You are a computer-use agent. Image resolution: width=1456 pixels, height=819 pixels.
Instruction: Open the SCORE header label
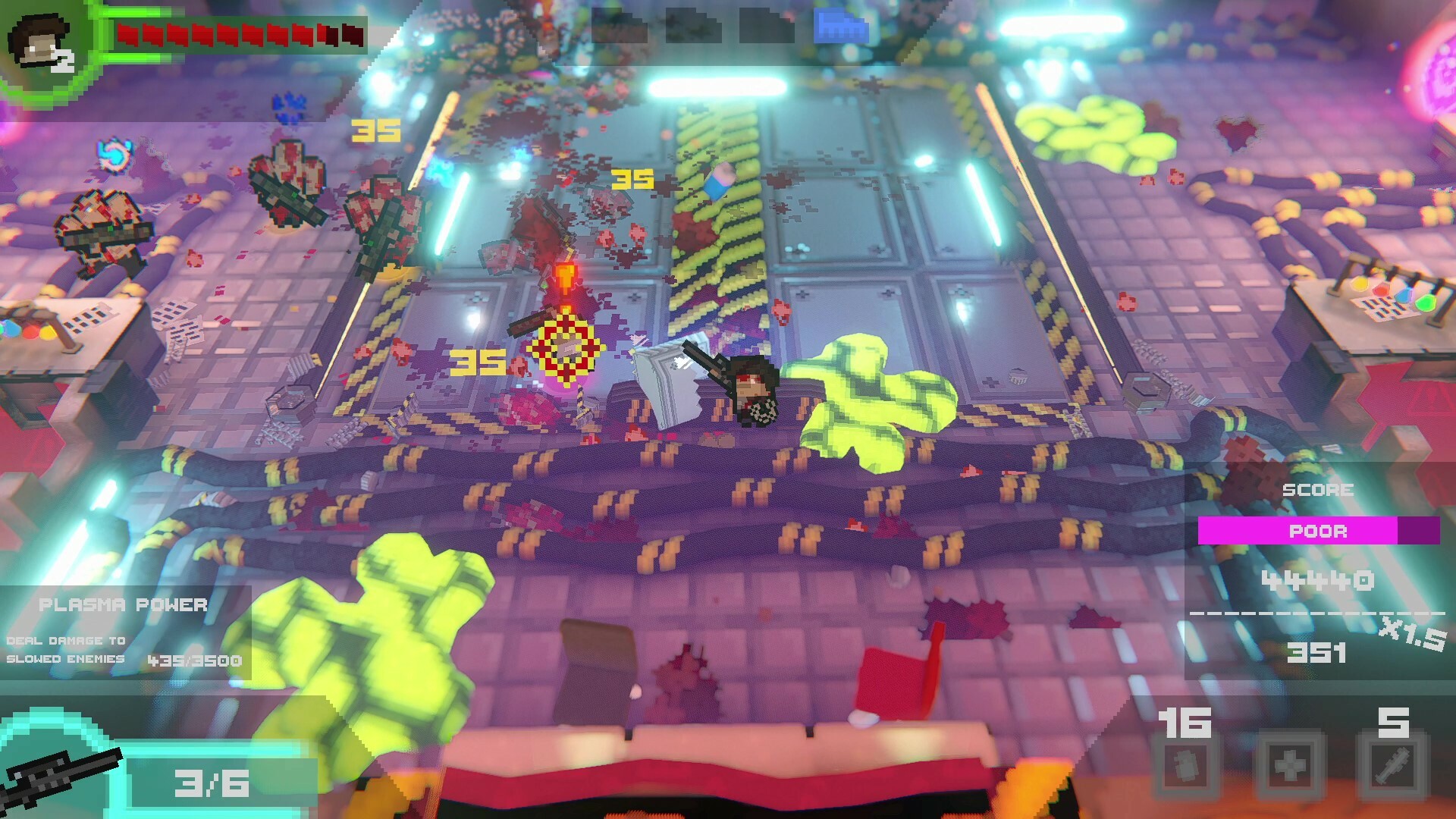(x=1317, y=491)
